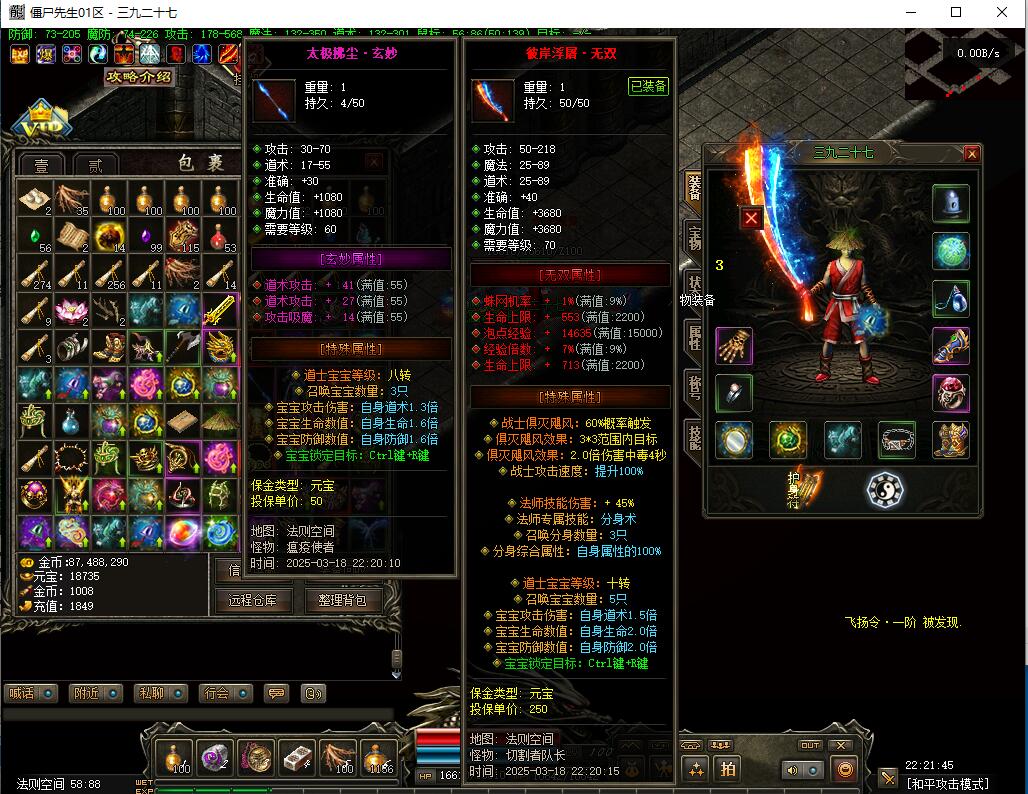Close the character equipment panel
Screen dimensions: 1028x794
971,154
